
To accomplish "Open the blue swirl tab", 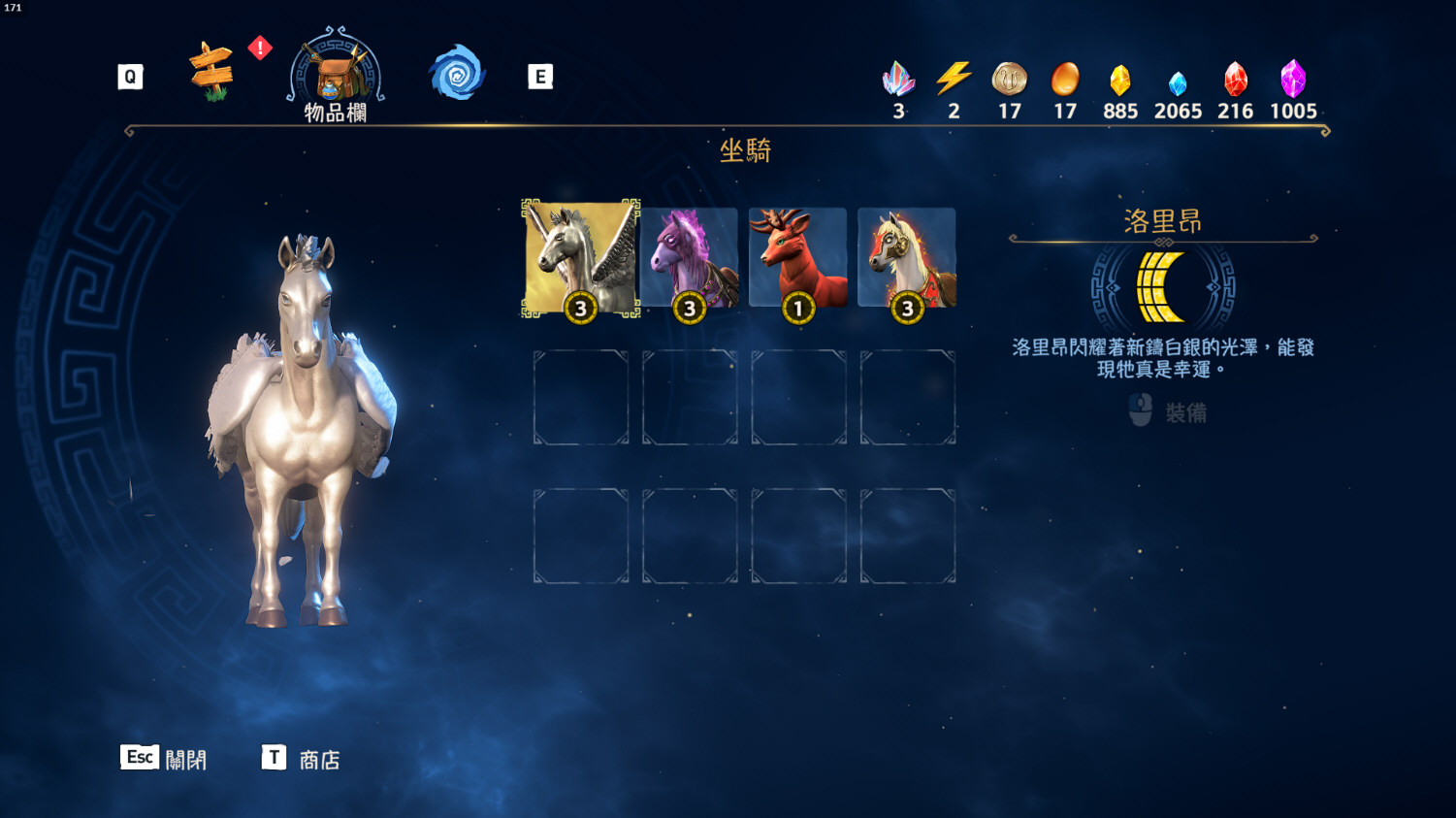I will pyautogui.click(x=457, y=73).
